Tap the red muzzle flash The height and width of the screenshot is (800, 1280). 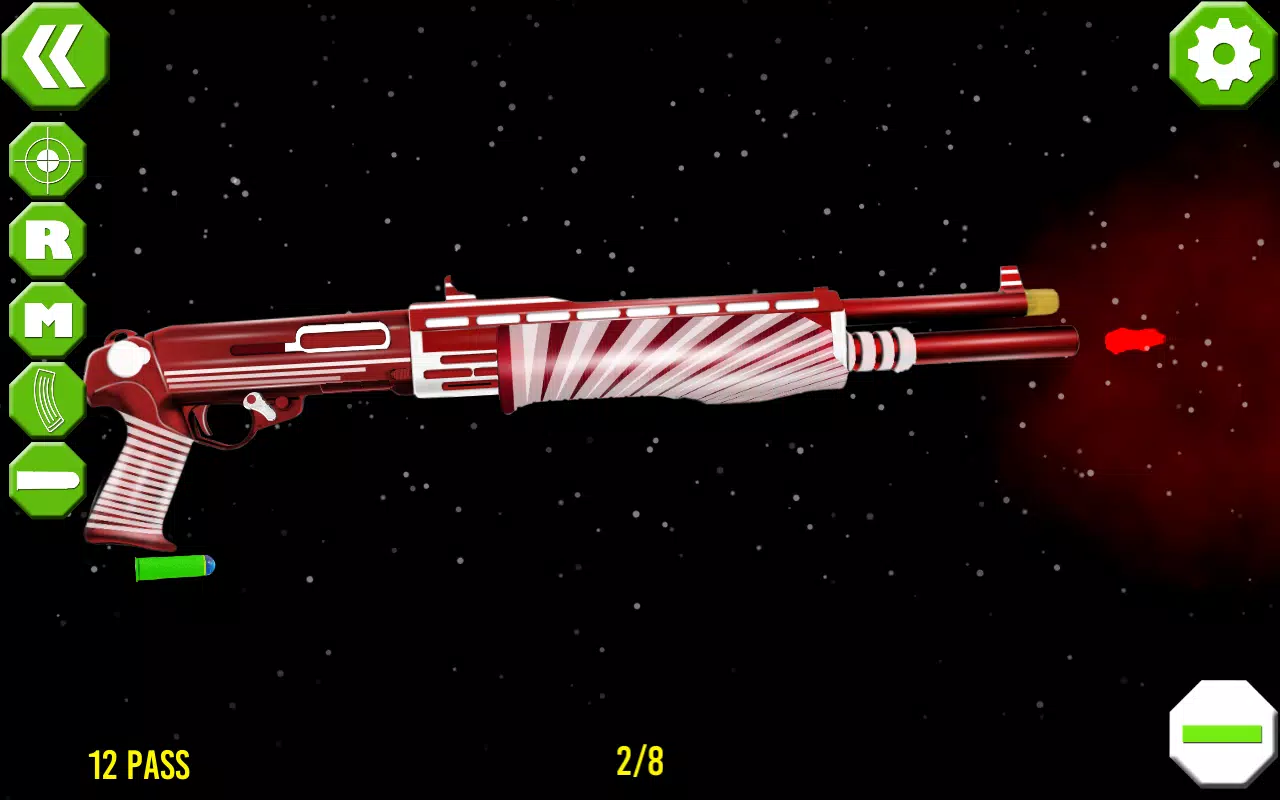click(1133, 340)
